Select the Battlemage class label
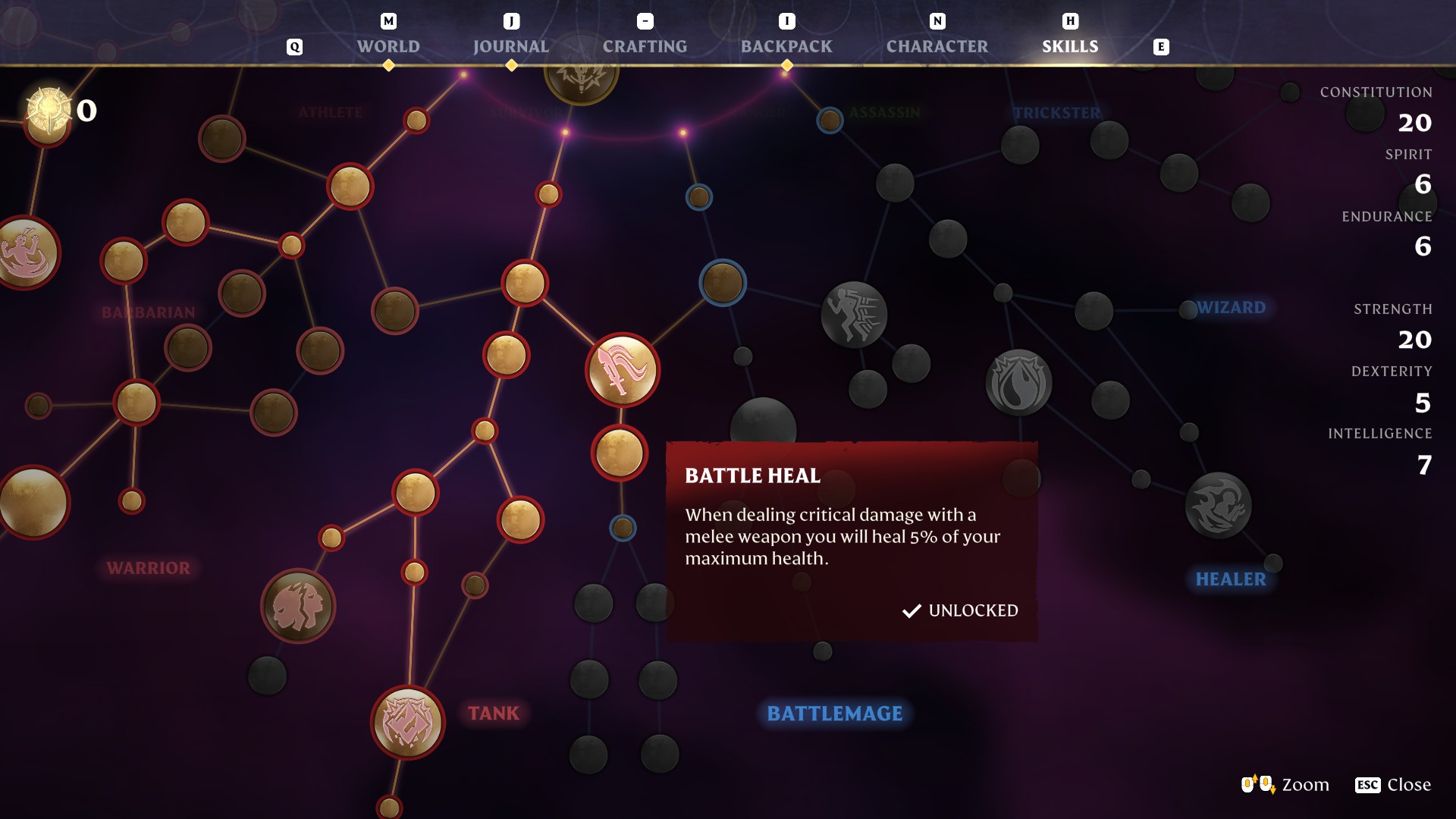Image resolution: width=1456 pixels, height=819 pixels. (834, 714)
